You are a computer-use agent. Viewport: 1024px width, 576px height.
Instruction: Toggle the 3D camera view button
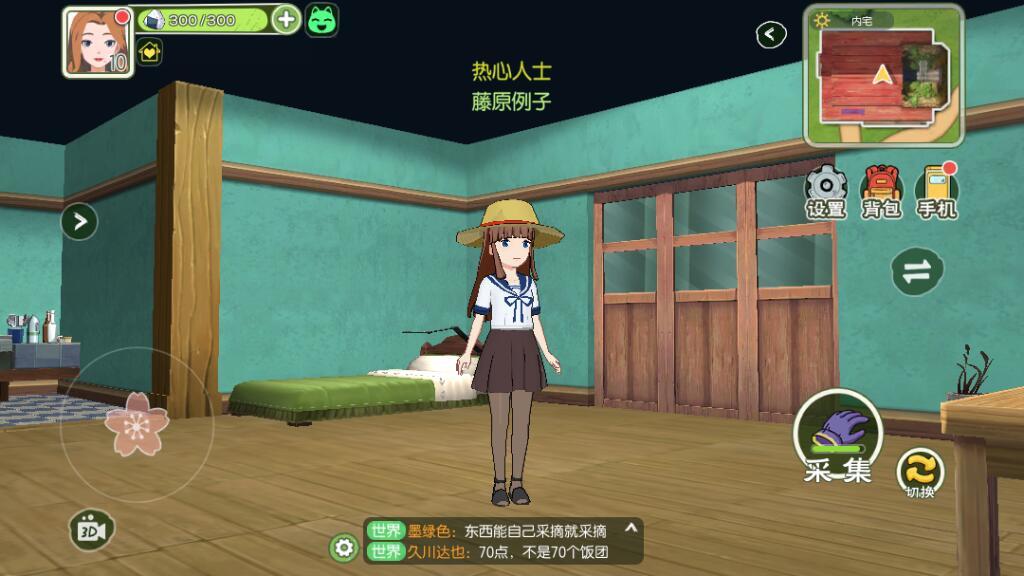pyautogui.click(x=92, y=529)
